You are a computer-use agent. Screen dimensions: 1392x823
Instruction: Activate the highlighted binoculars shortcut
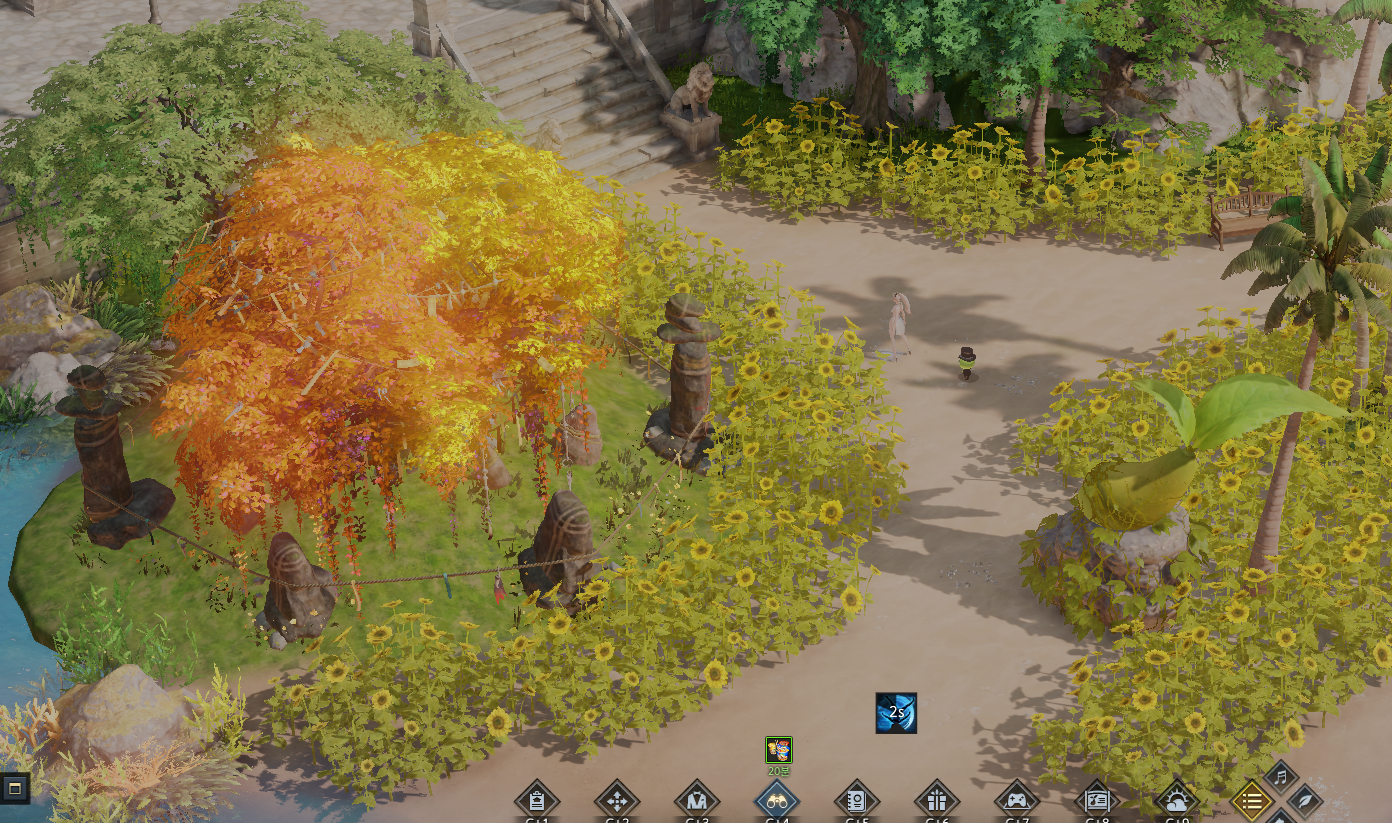[x=777, y=801]
